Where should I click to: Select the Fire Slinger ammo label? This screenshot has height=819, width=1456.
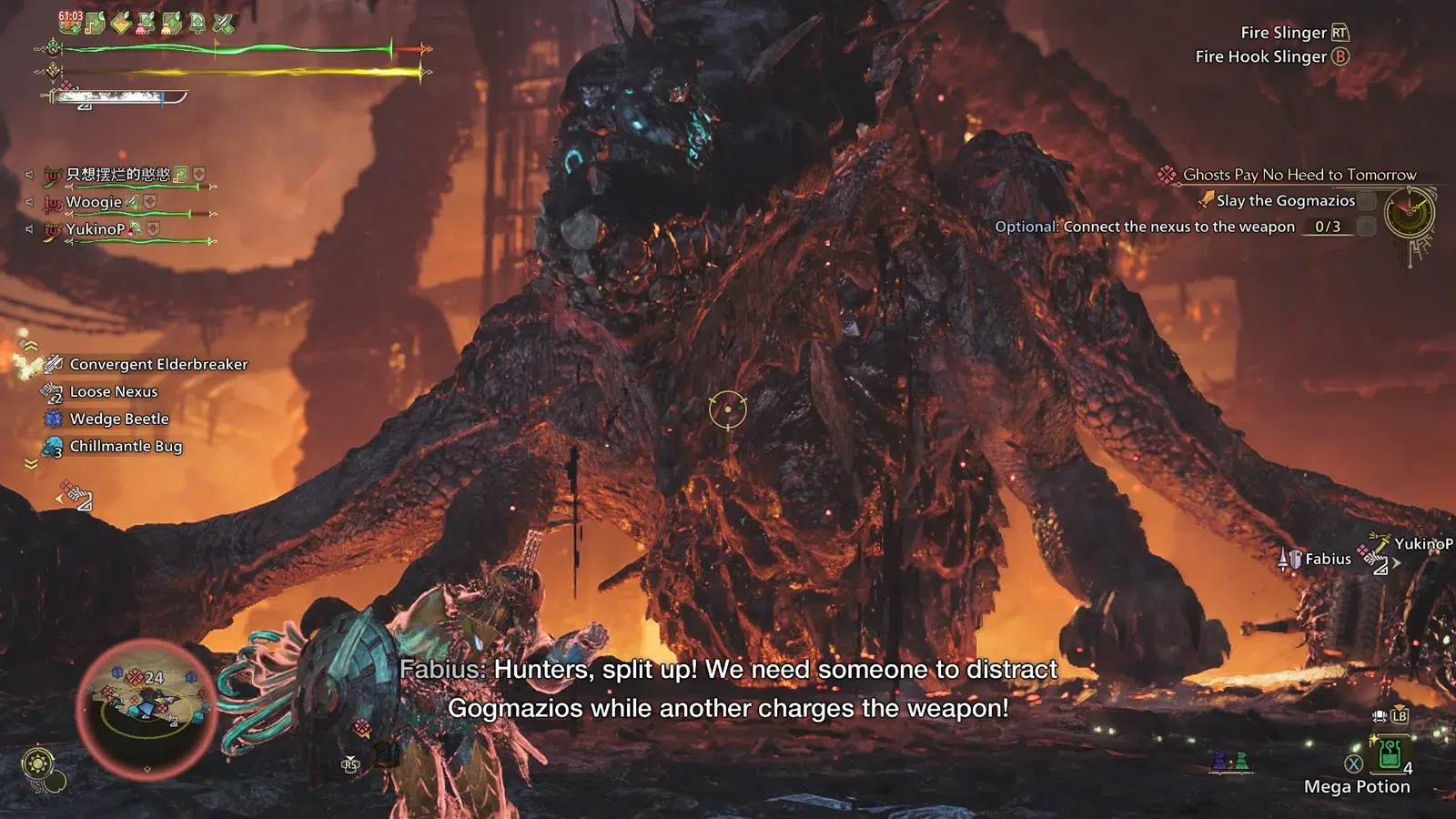[x=1283, y=33]
